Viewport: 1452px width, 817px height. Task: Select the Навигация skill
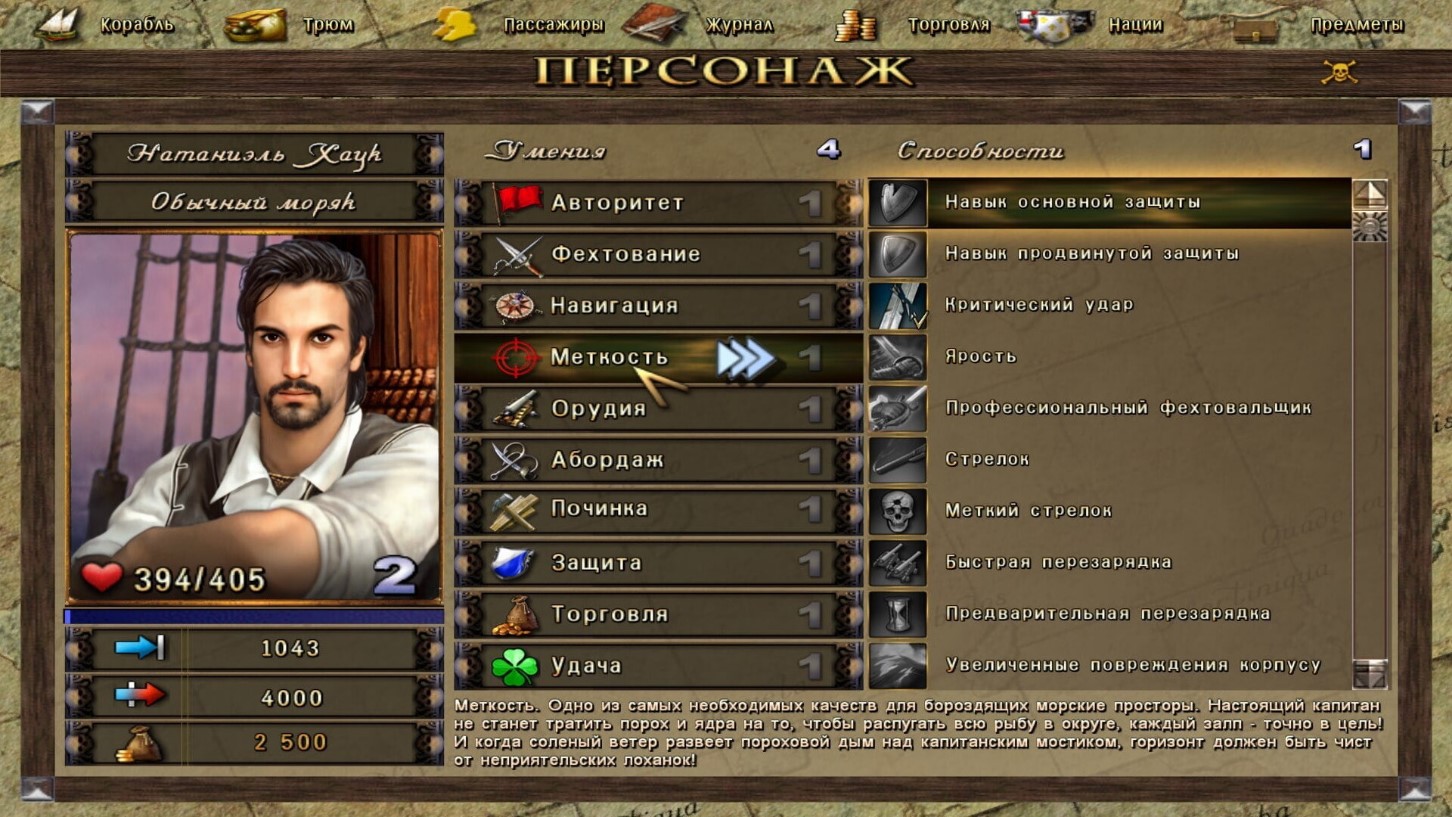658,306
